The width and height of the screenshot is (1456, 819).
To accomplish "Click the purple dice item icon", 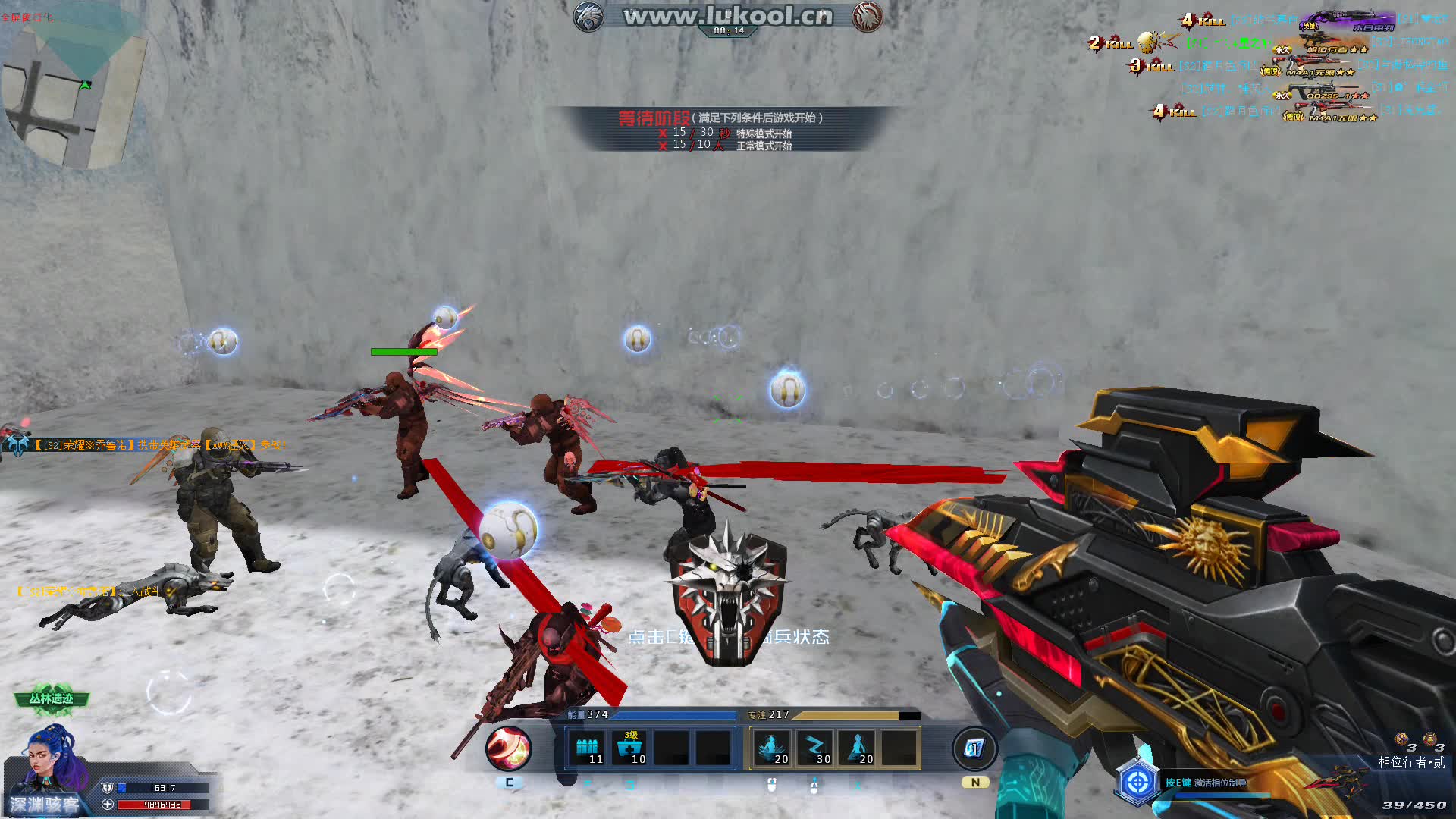I will 1401,739.
